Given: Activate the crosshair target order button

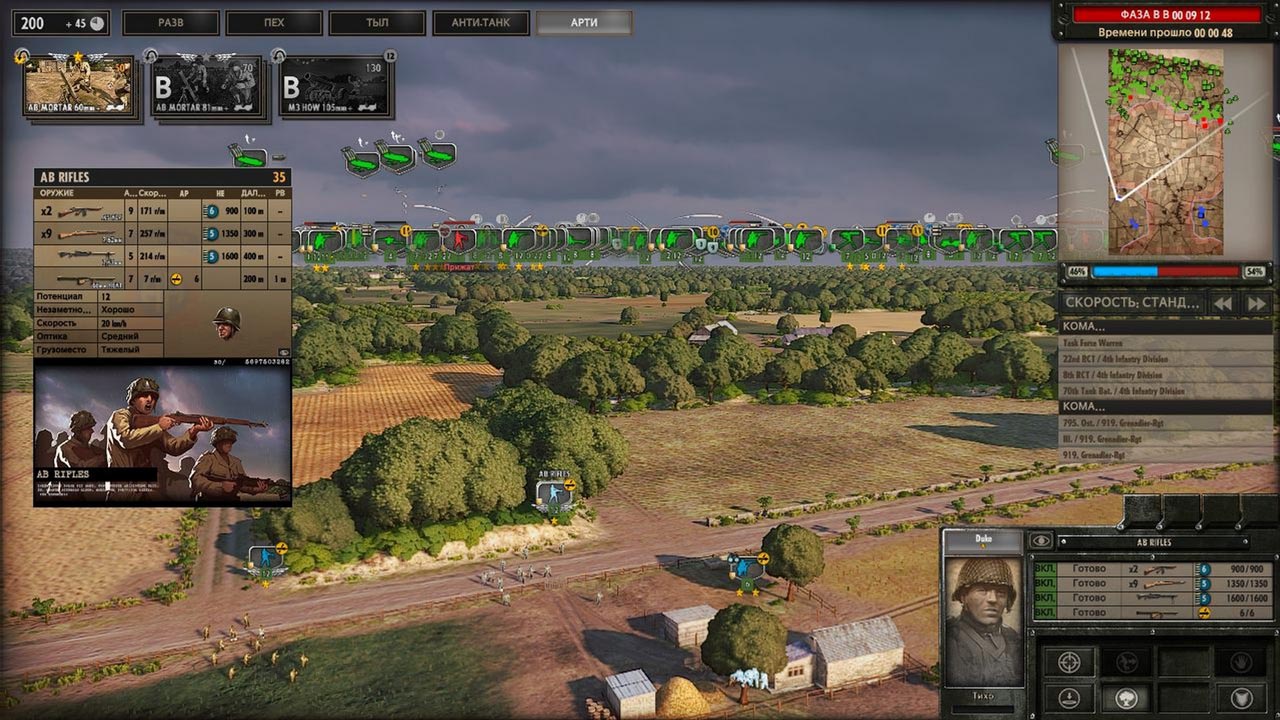Looking at the screenshot, I should pos(1069,662).
